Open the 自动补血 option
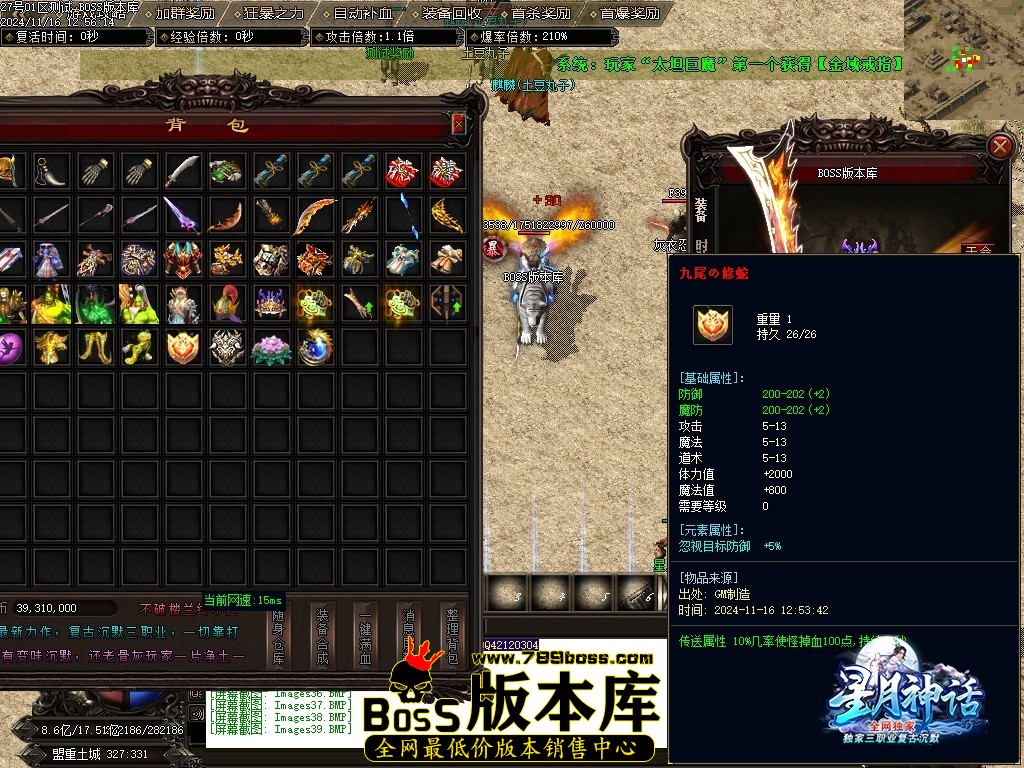Viewport: 1024px width, 768px height. point(363,14)
